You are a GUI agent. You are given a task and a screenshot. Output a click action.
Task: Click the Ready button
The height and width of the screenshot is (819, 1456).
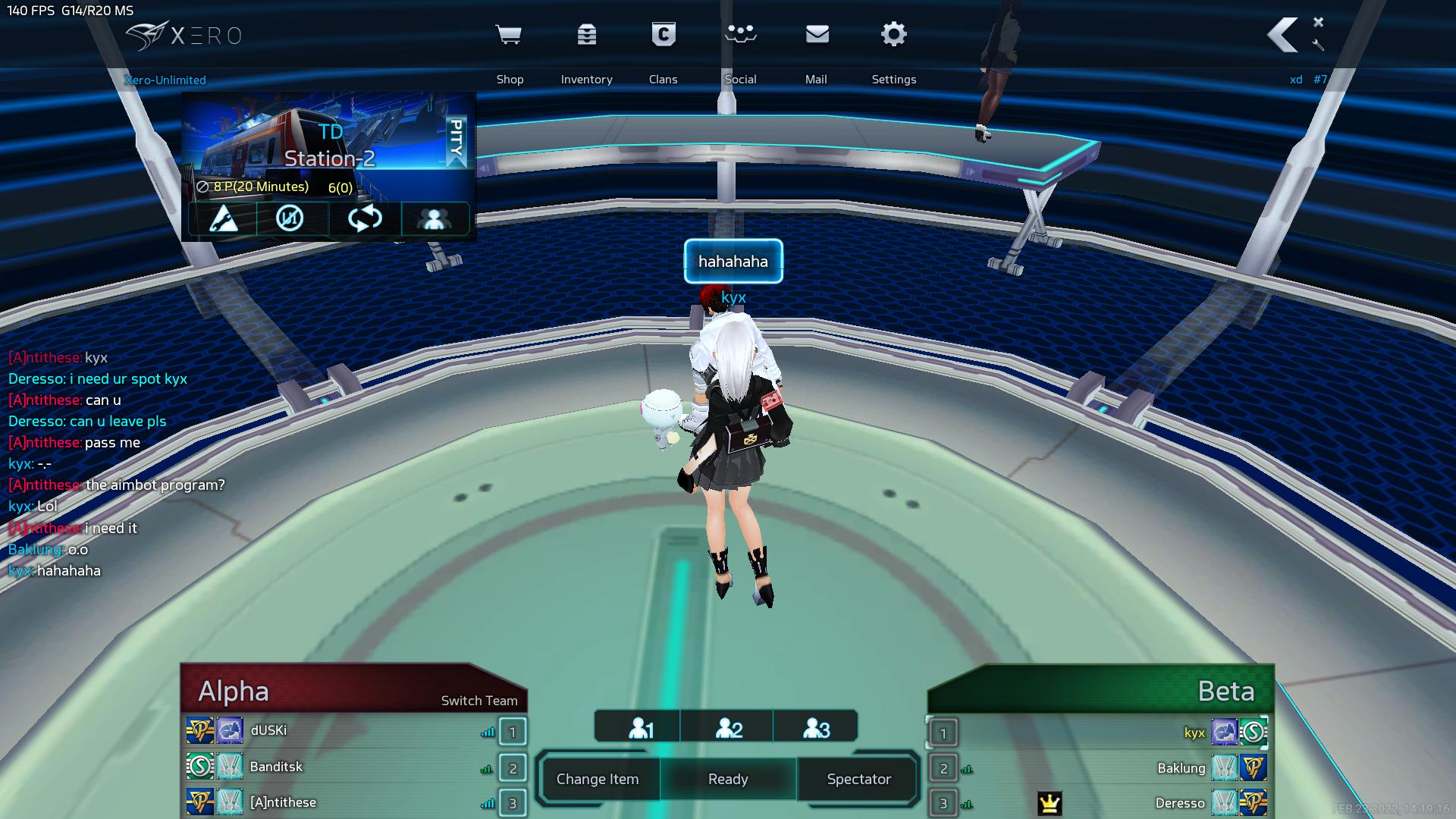(x=728, y=779)
